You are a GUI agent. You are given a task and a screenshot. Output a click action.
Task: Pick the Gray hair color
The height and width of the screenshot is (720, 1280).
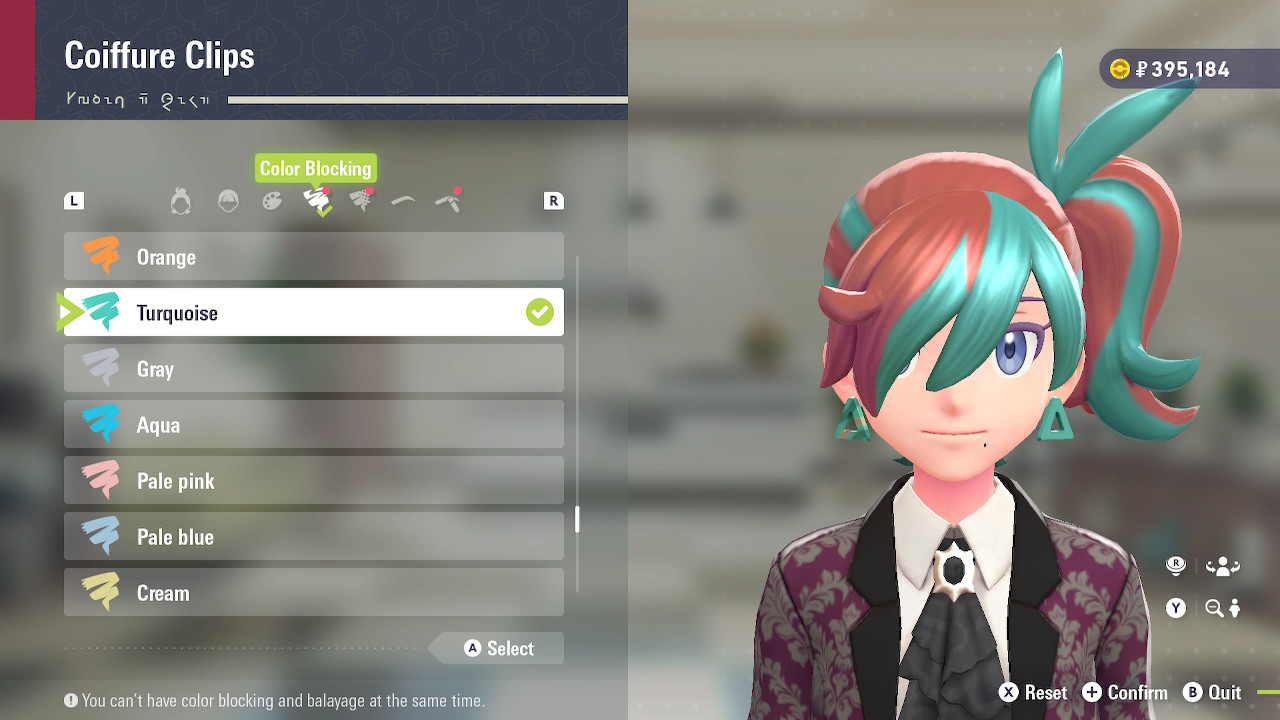pos(313,369)
